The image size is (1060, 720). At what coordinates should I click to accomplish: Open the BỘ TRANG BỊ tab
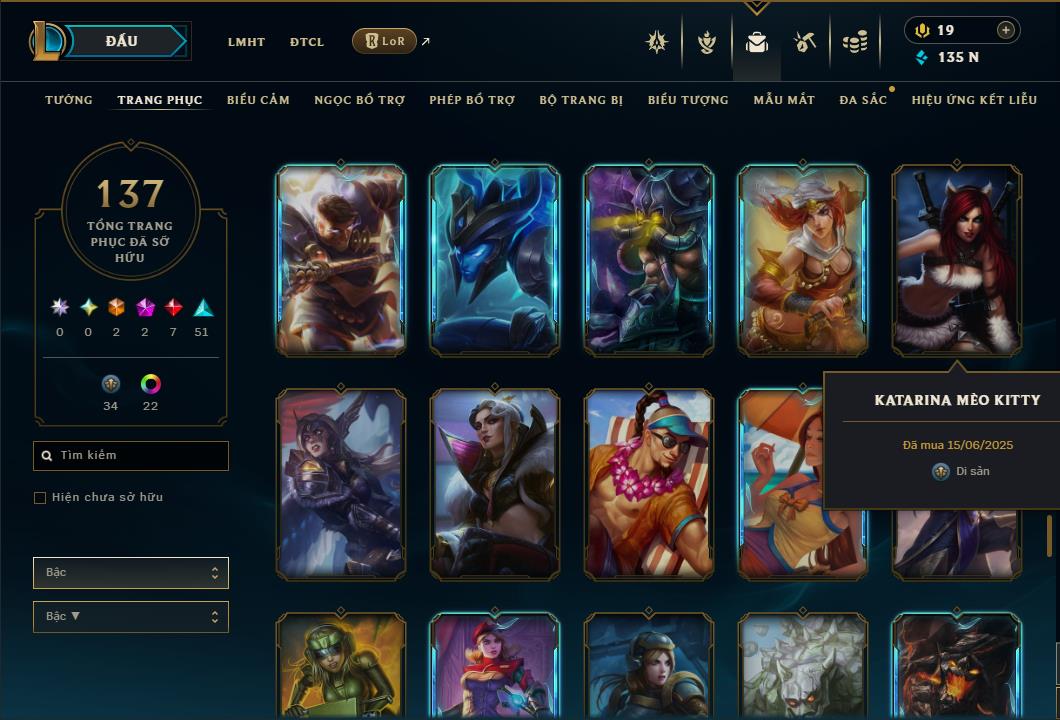click(x=581, y=100)
